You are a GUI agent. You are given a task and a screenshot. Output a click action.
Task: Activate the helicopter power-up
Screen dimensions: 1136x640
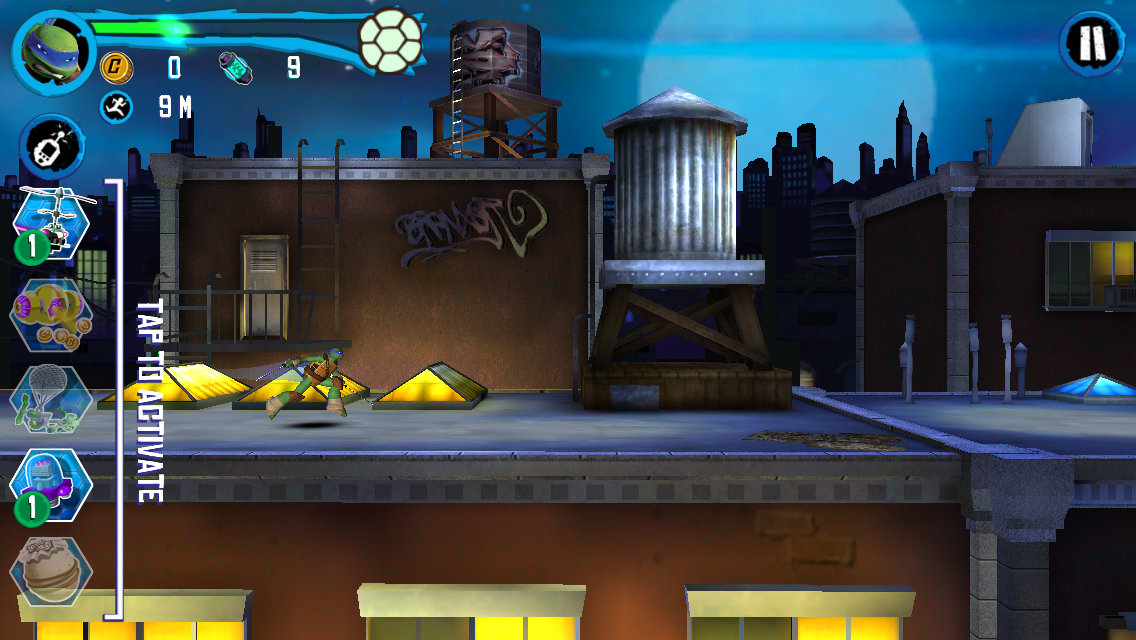pyautogui.click(x=52, y=222)
